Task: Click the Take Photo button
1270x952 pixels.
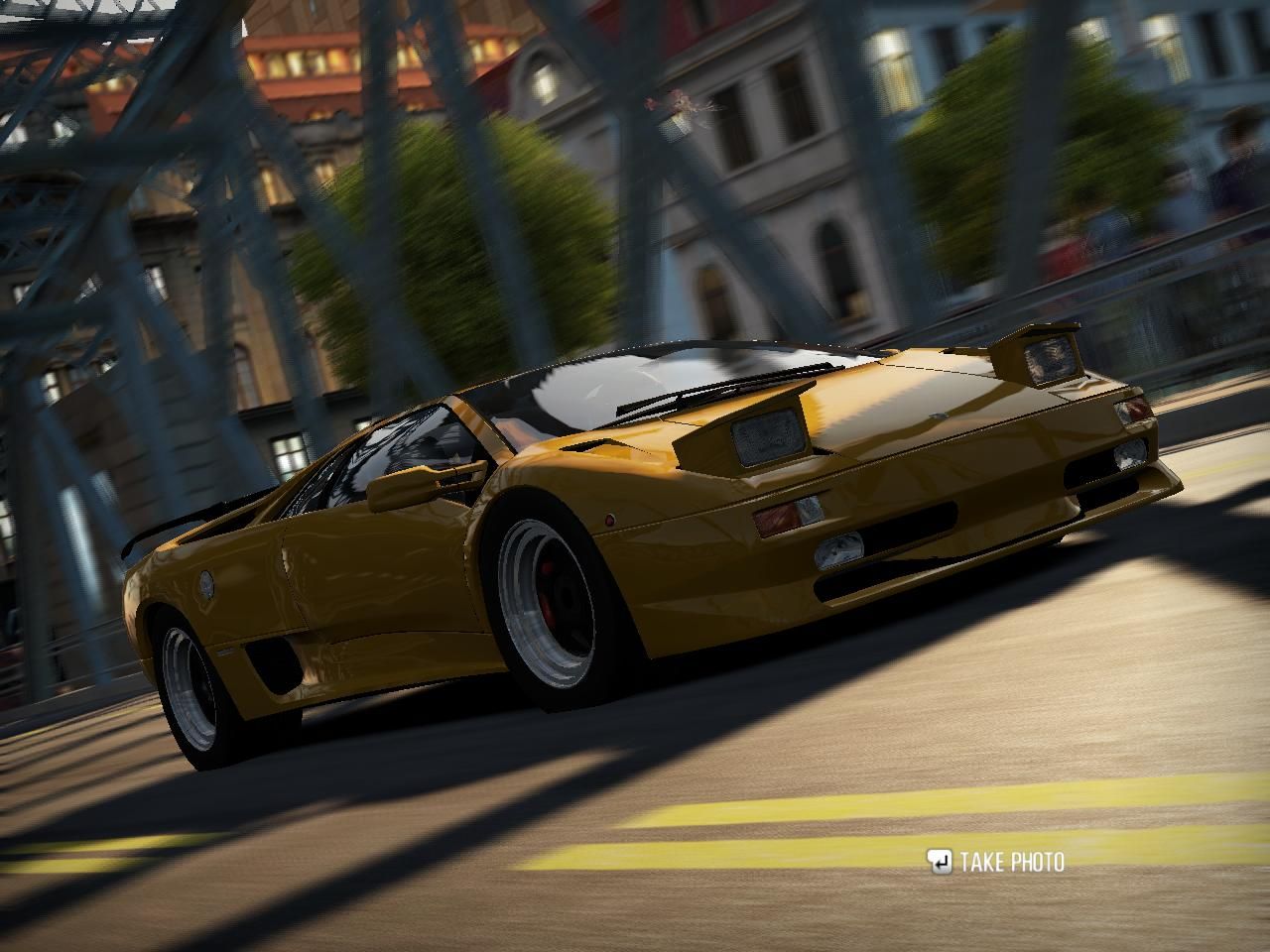Action: tap(996, 862)
